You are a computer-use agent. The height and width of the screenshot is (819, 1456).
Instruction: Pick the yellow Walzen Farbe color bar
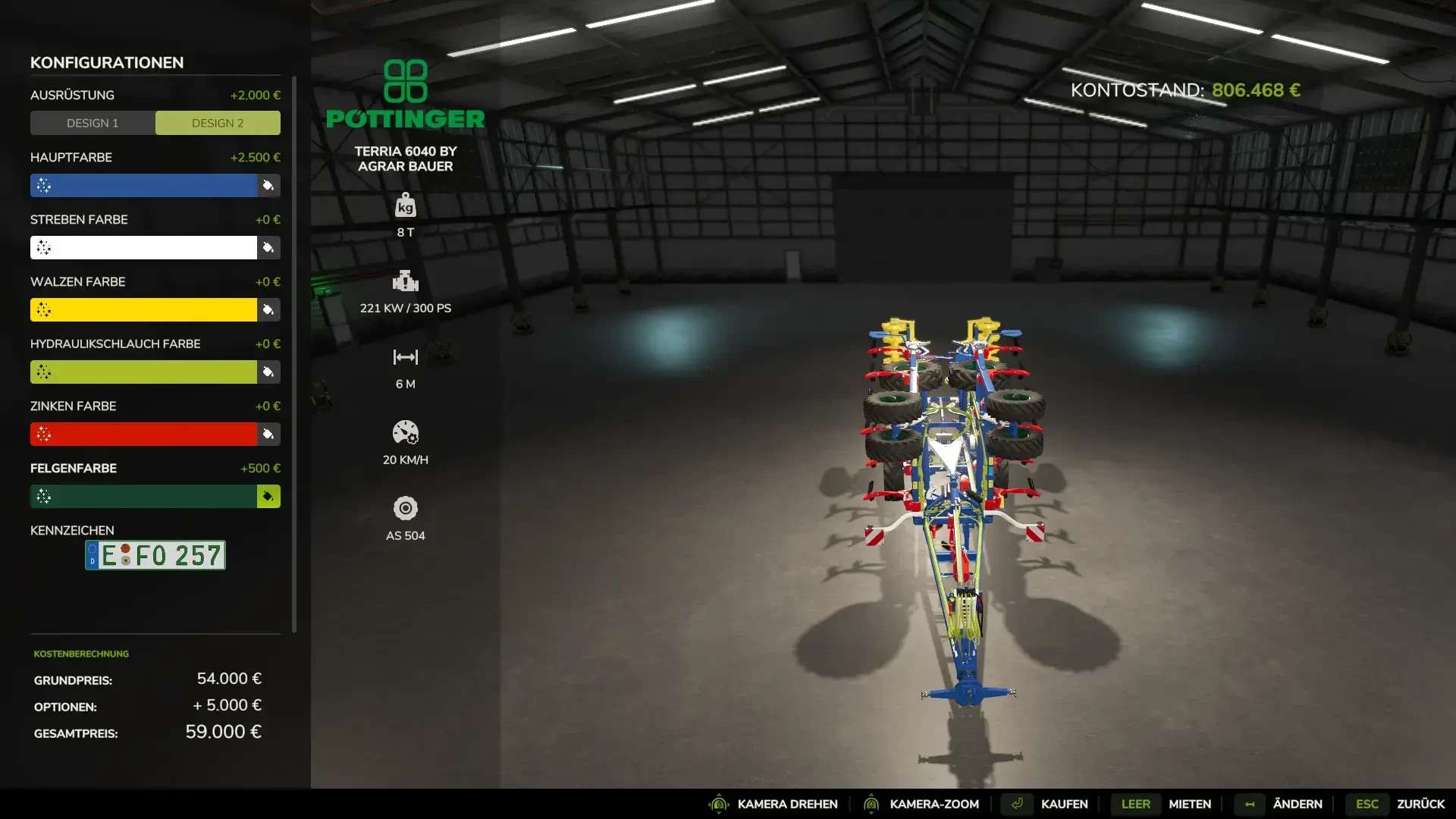143,310
